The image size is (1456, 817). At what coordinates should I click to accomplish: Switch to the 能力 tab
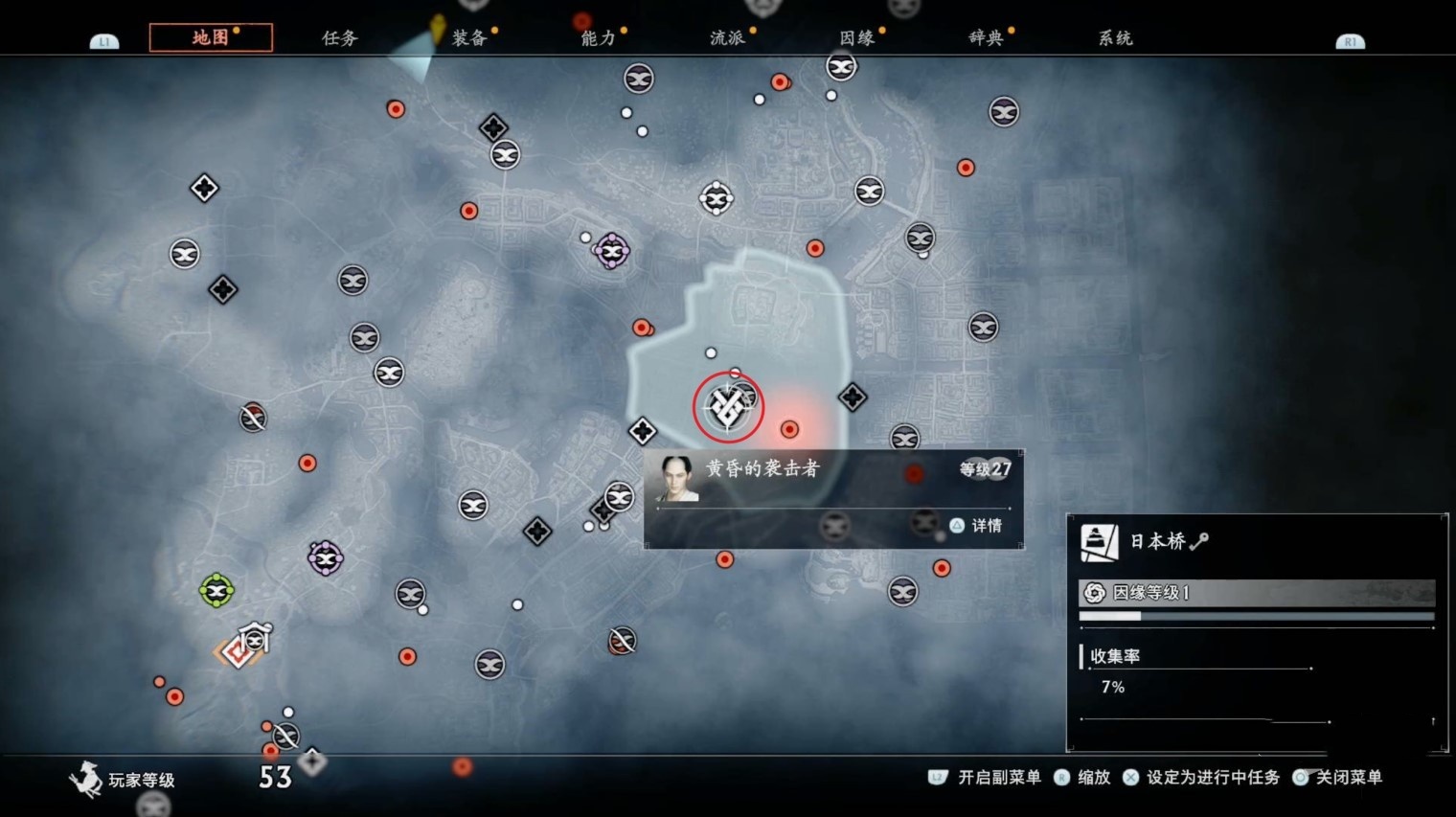(x=599, y=38)
